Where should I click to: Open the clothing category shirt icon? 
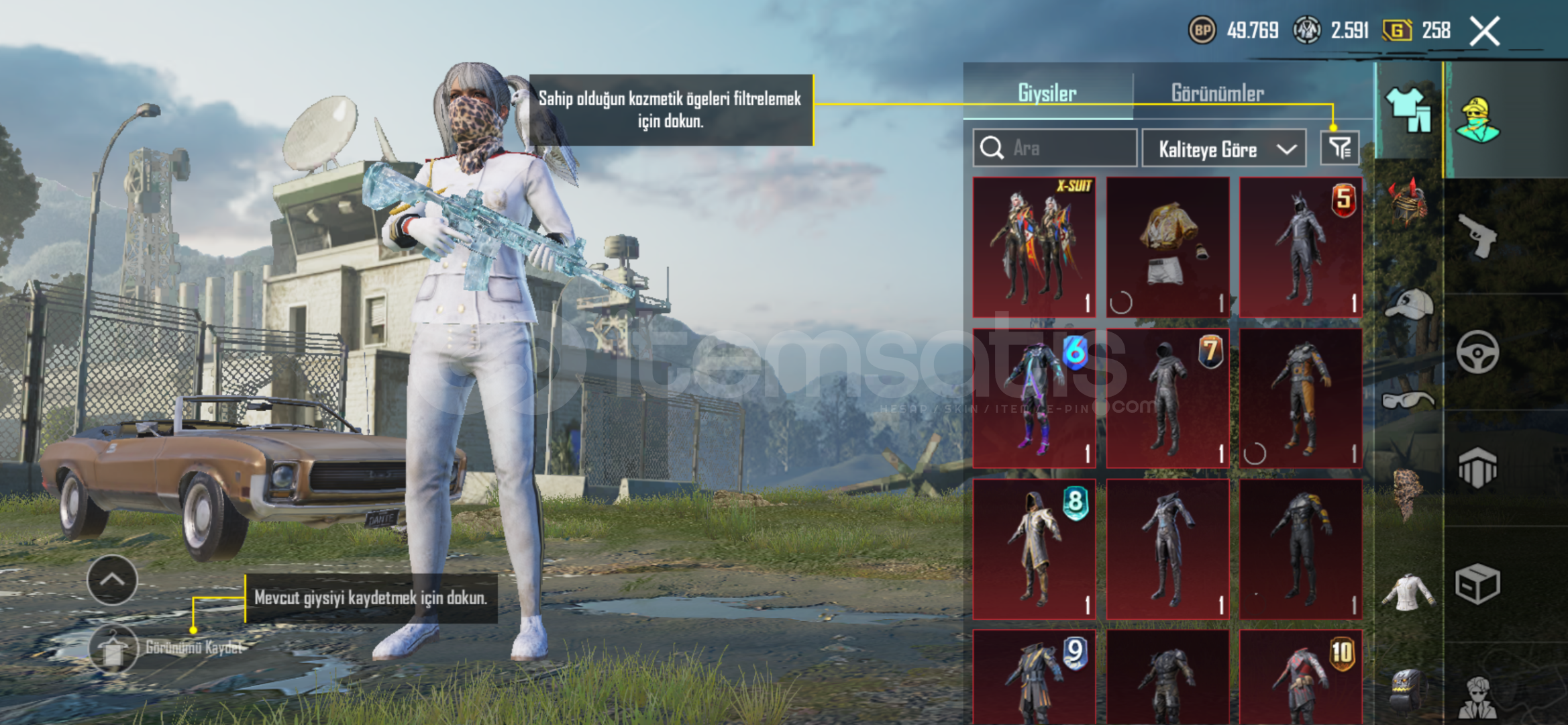[1408, 110]
